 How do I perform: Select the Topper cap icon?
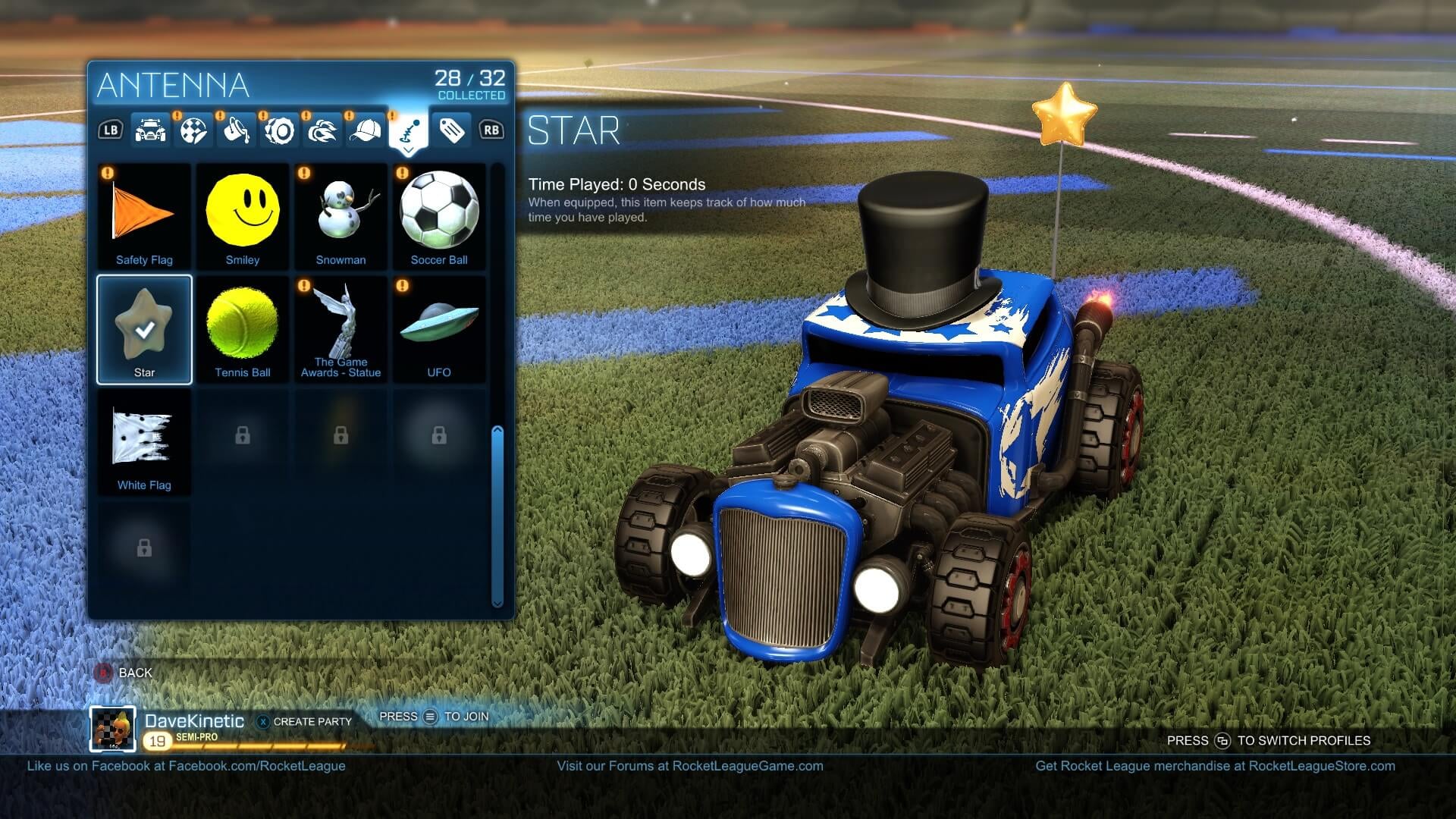(366, 129)
